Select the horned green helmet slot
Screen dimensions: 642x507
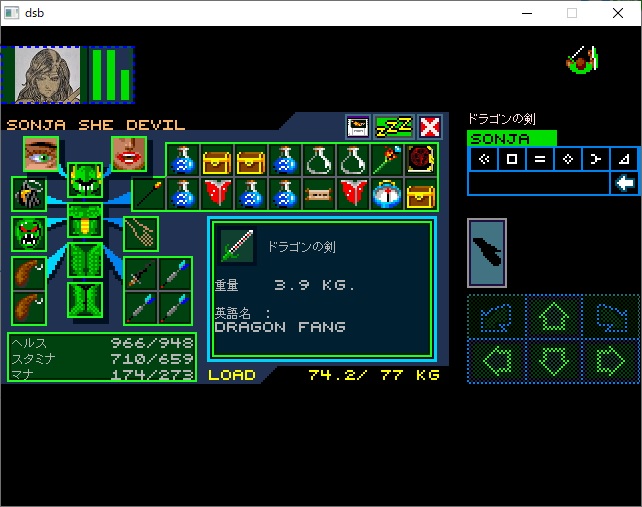tap(85, 182)
